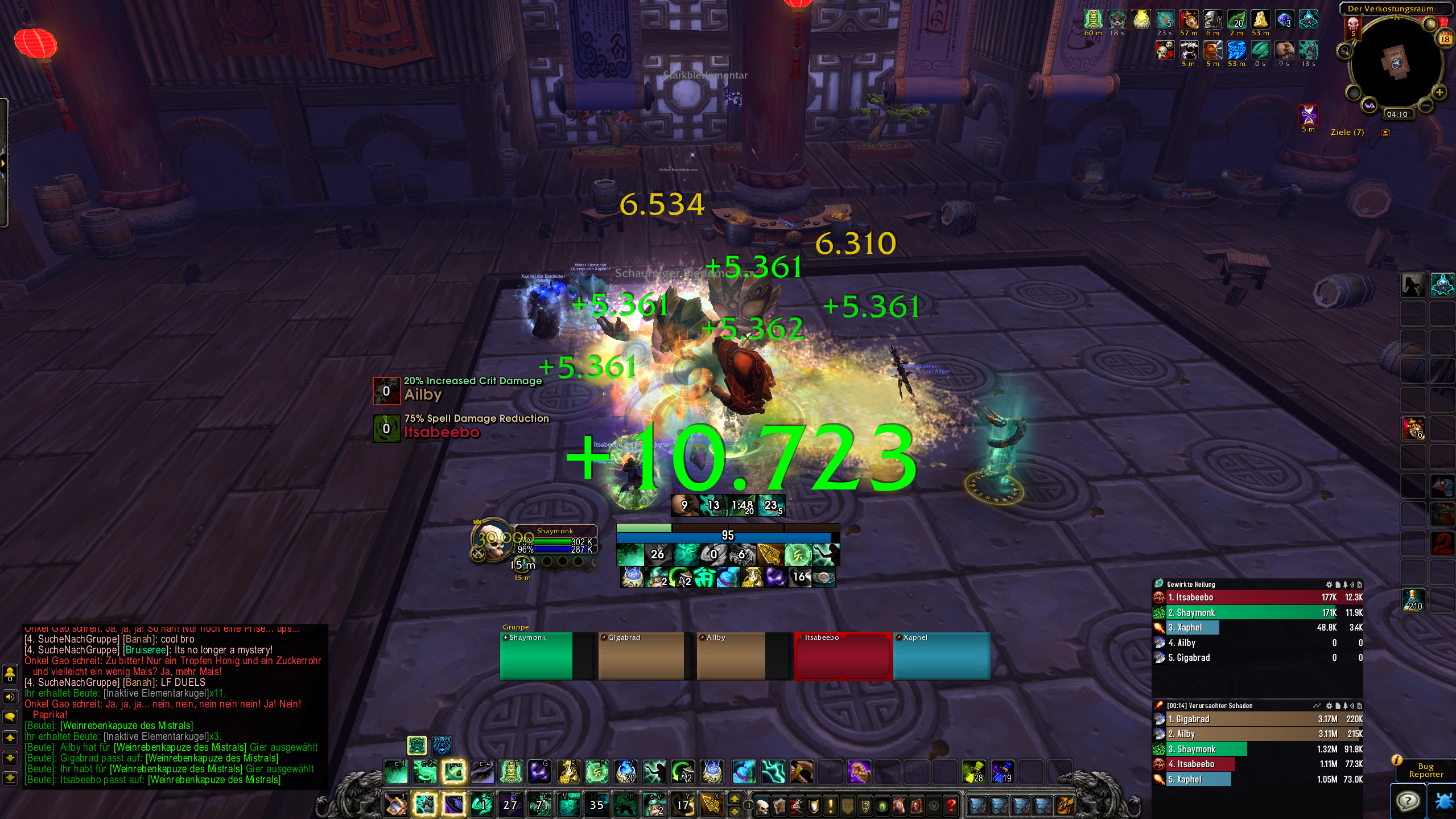Click the minimap tracking magnifier button
Viewport: 1456px width, 819px height.
[x=1344, y=52]
